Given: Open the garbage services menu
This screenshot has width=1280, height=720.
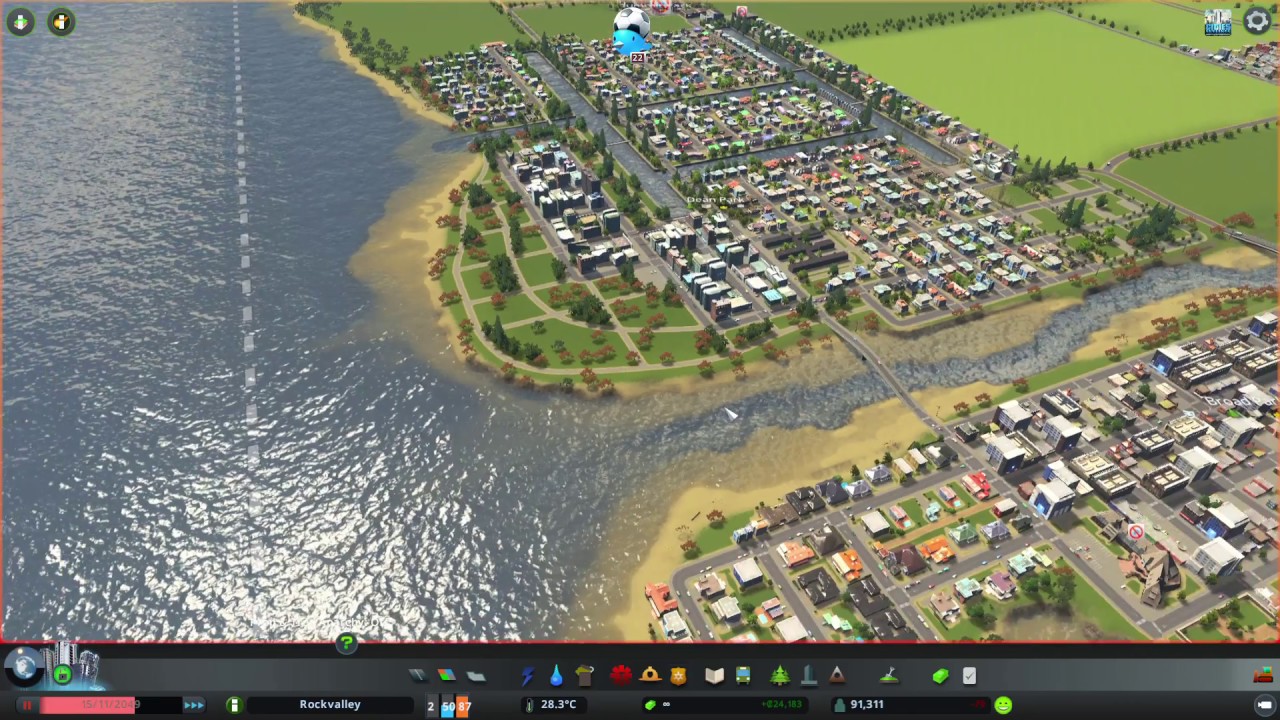Looking at the screenshot, I should coord(585,676).
